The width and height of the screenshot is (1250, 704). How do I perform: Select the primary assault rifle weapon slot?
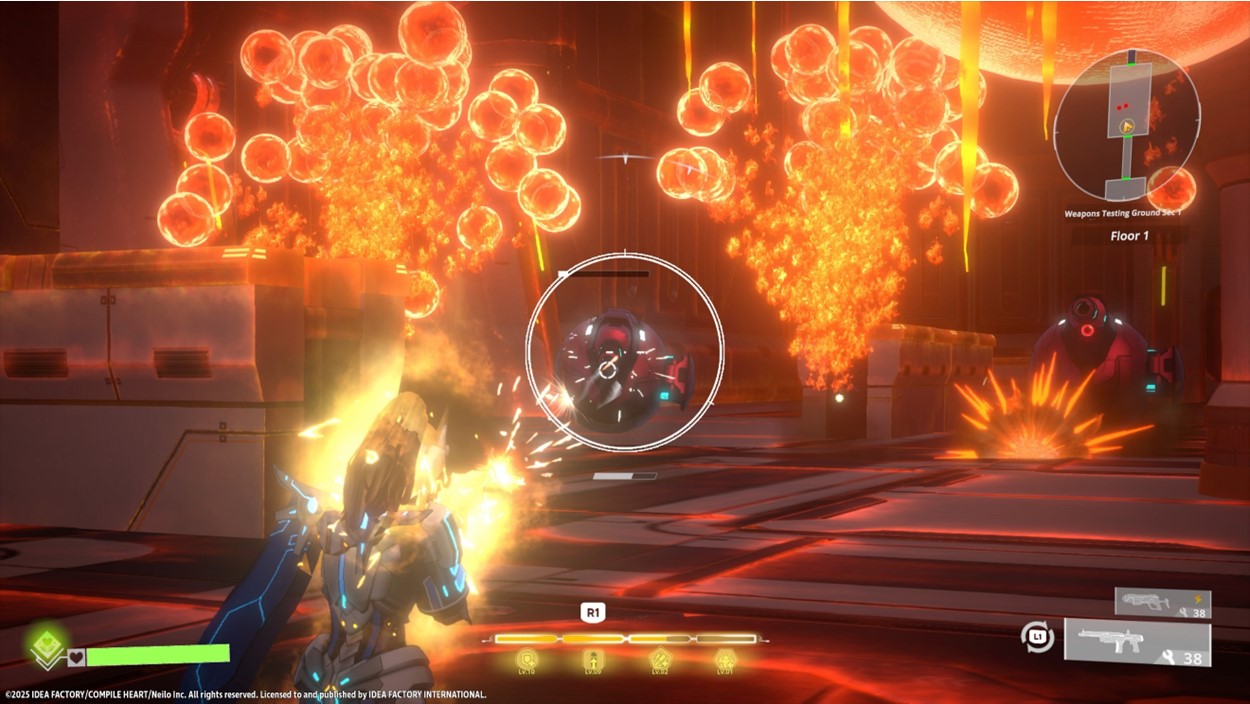click(x=1137, y=642)
